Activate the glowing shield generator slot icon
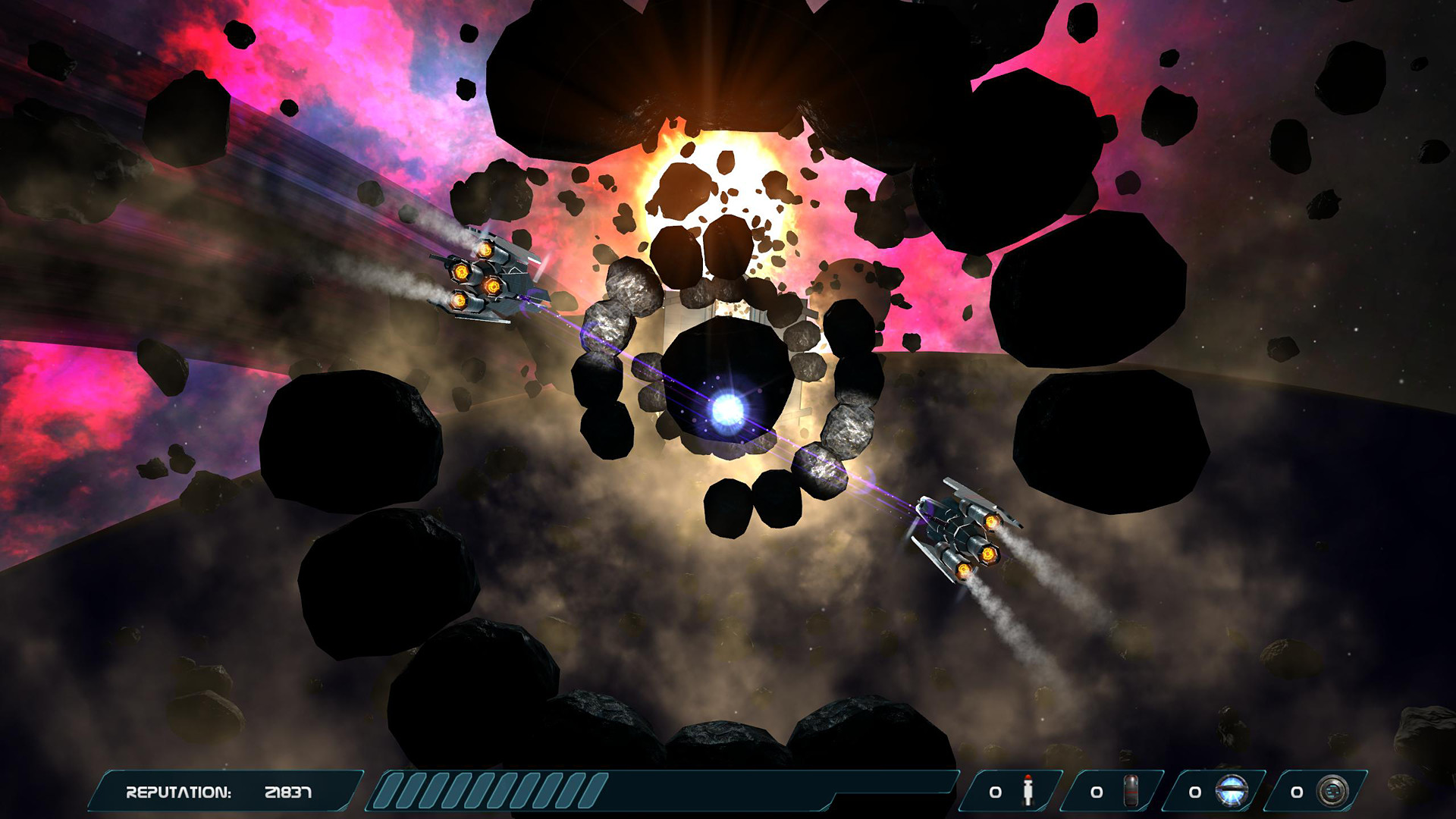 [x=1232, y=790]
